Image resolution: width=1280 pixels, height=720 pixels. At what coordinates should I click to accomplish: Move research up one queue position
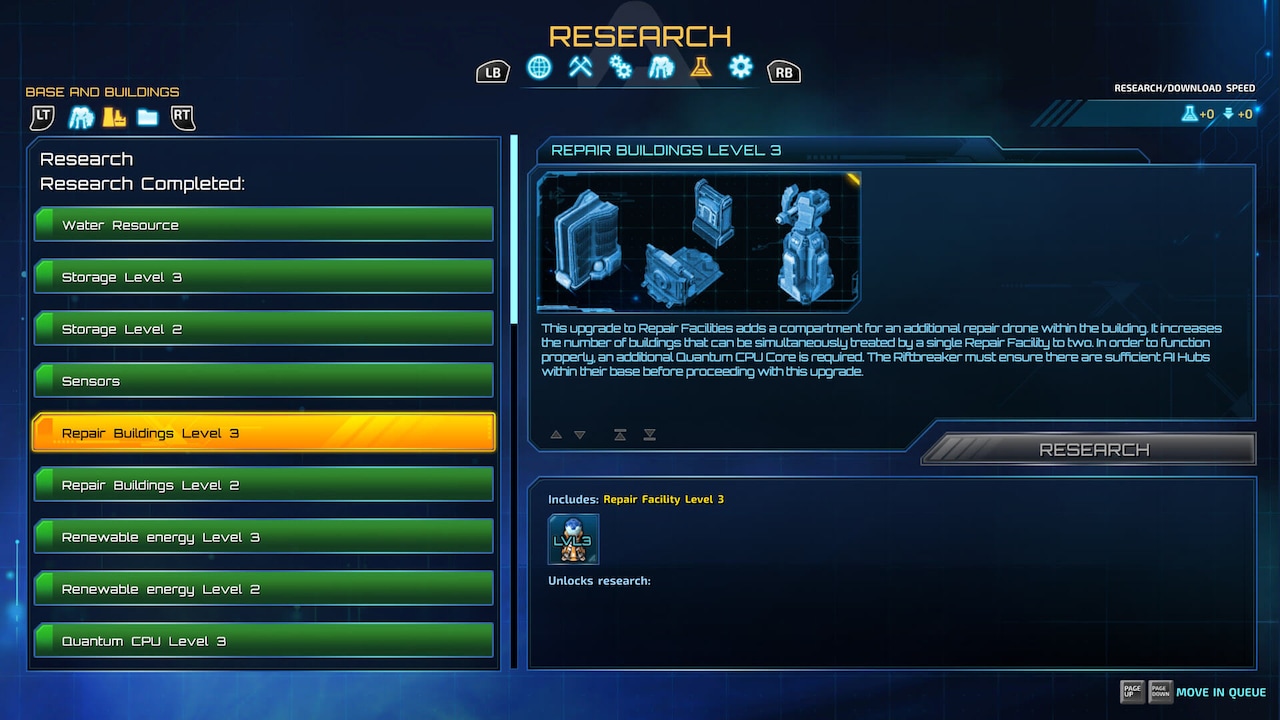point(556,435)
